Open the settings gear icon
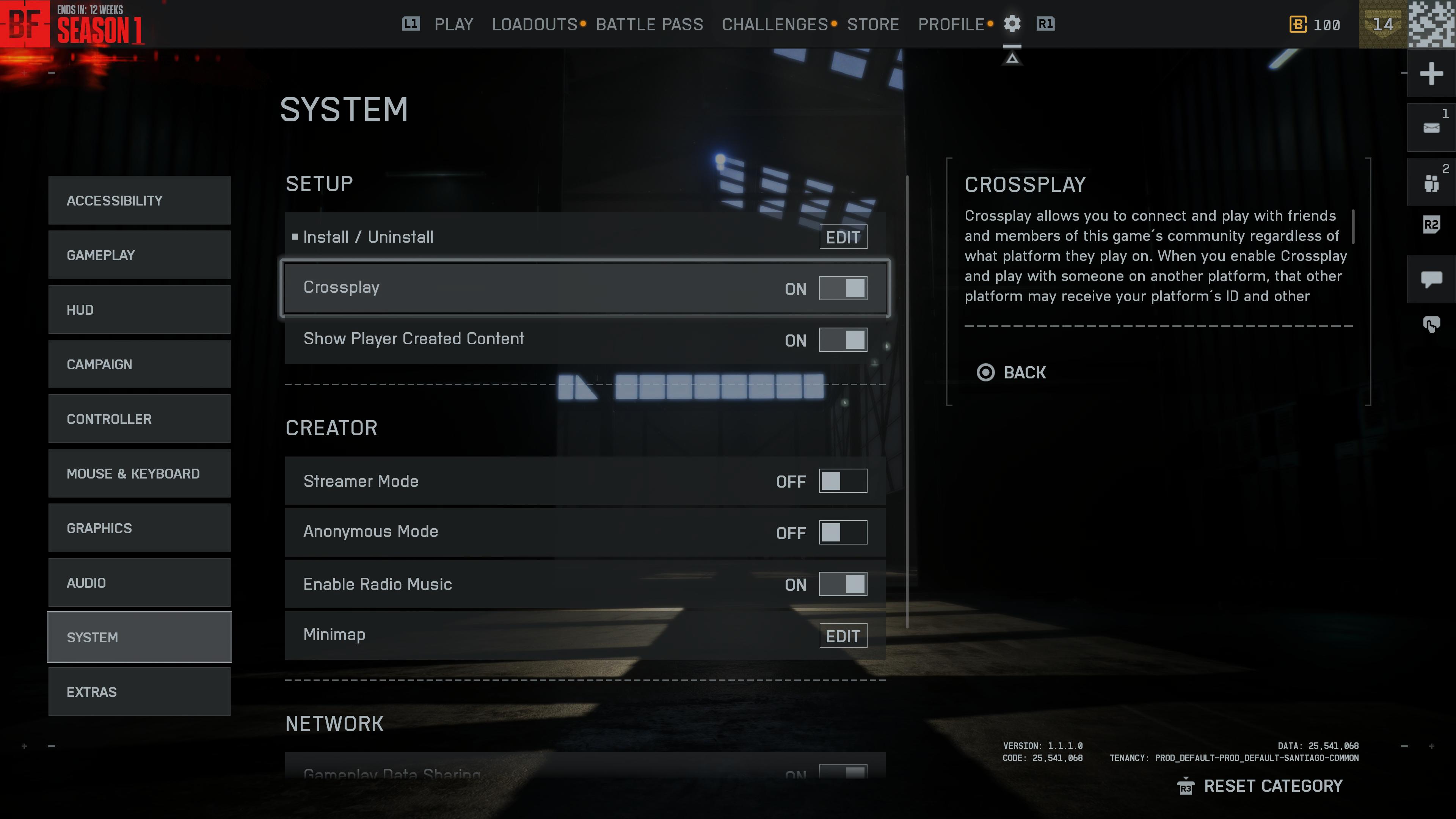Screen dimensions: 1456x819 tap(1012, 24)
